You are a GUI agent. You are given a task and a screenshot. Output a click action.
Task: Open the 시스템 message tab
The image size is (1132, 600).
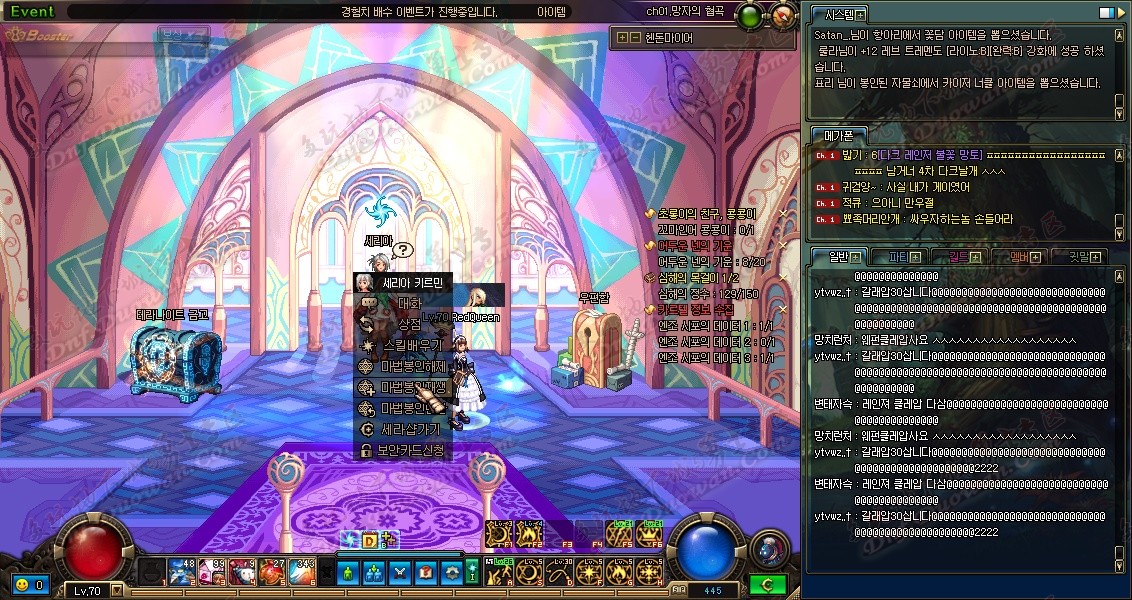pos(841,15)
